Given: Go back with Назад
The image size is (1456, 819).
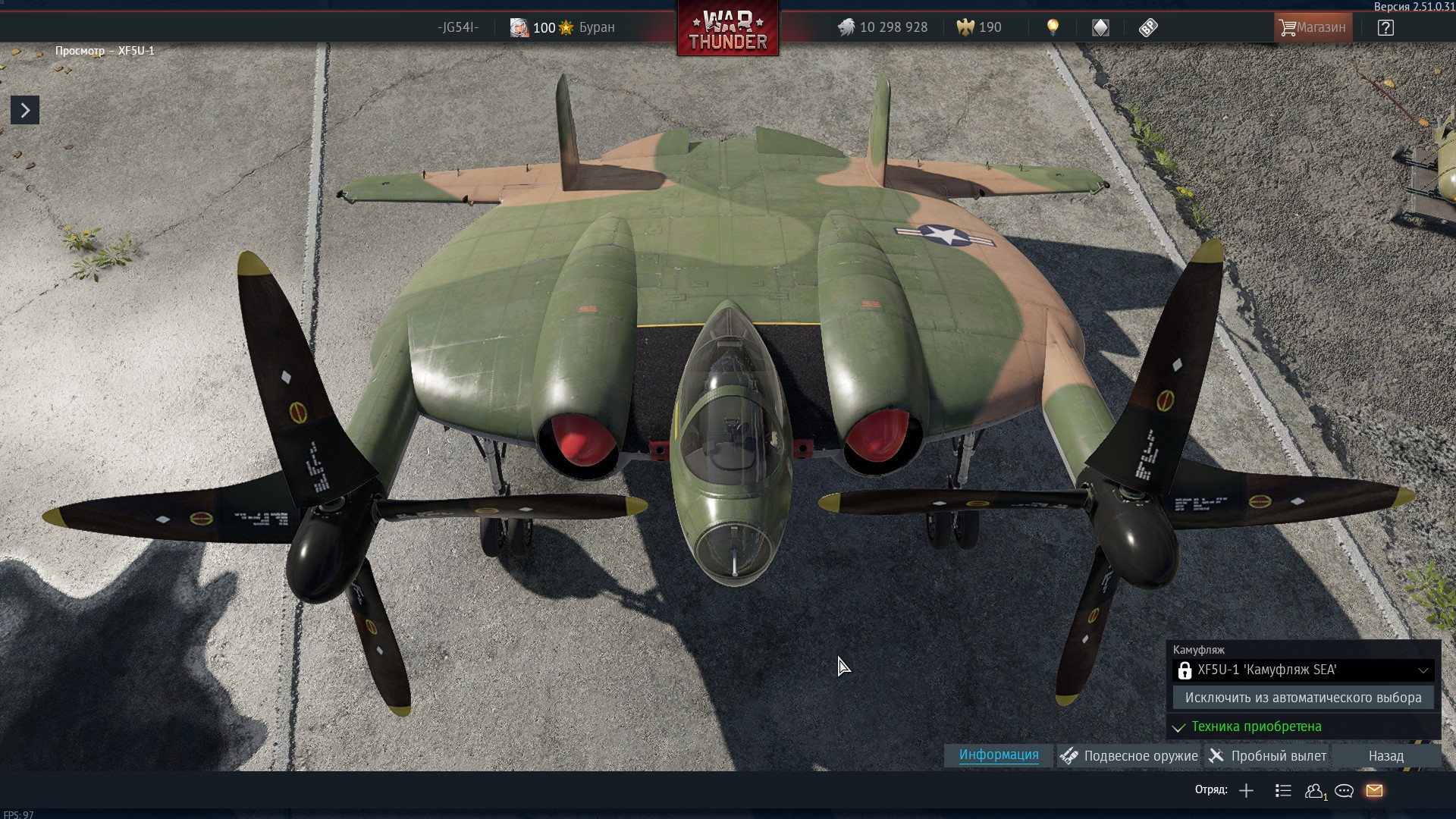Looking at the screenshot, I should click(x=1385, y=756).
